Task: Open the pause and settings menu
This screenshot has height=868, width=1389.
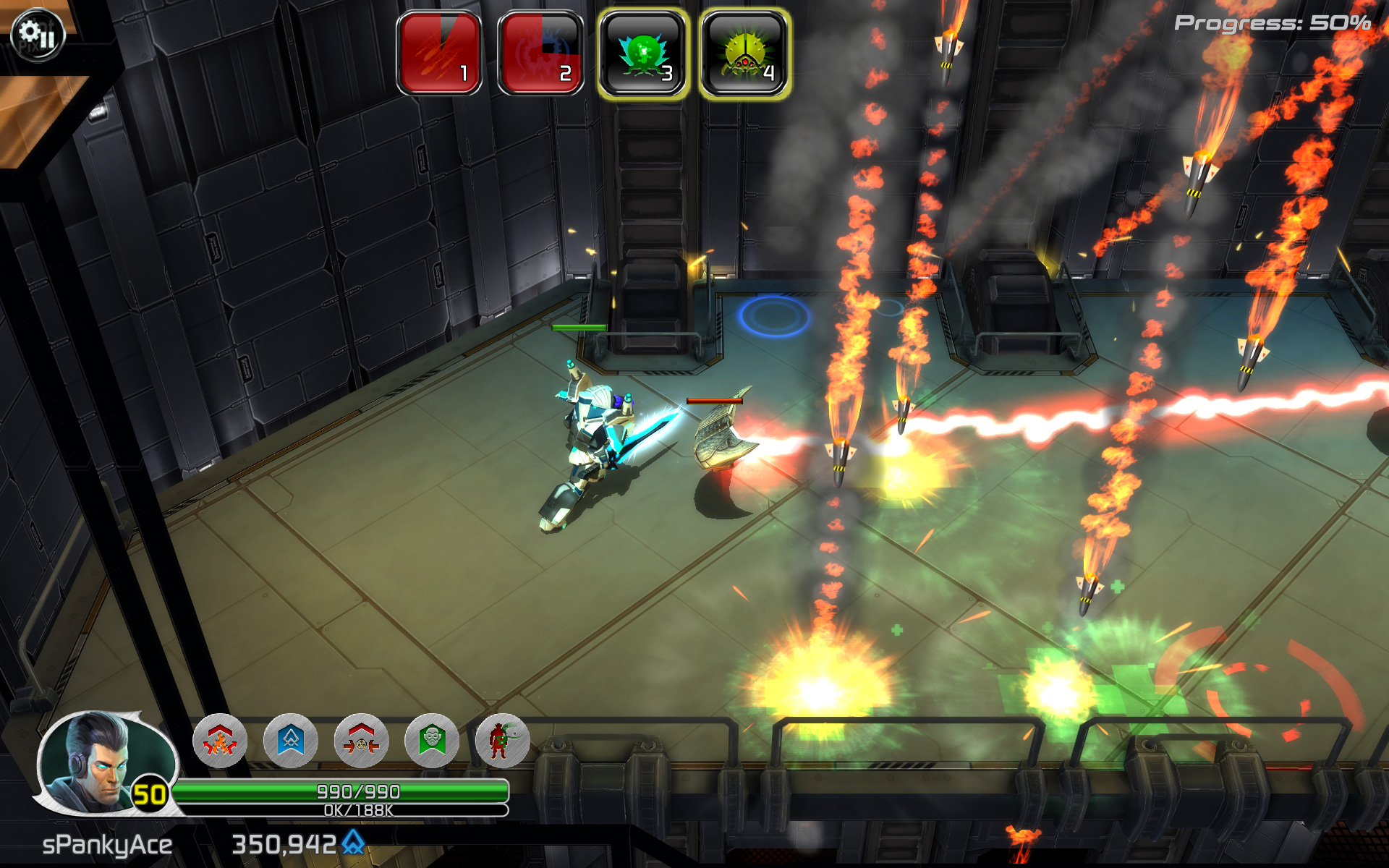Action: point(38,34)
